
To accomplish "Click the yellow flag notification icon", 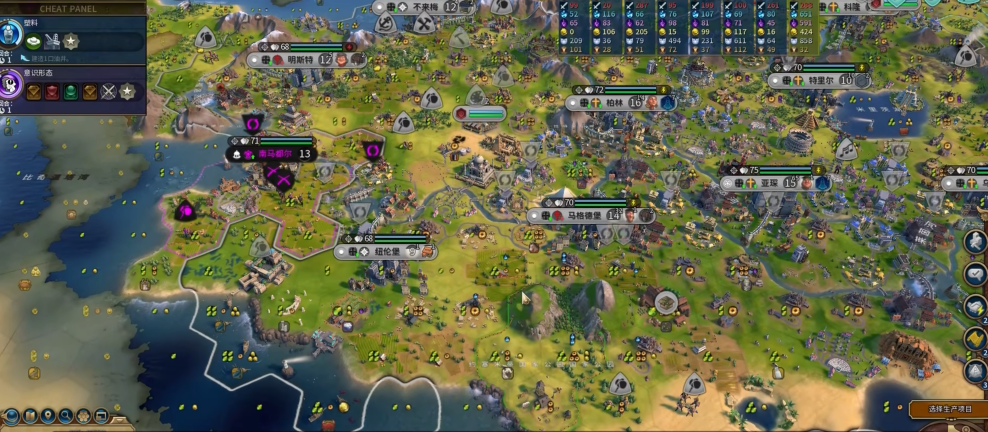I will pos(975,339).
